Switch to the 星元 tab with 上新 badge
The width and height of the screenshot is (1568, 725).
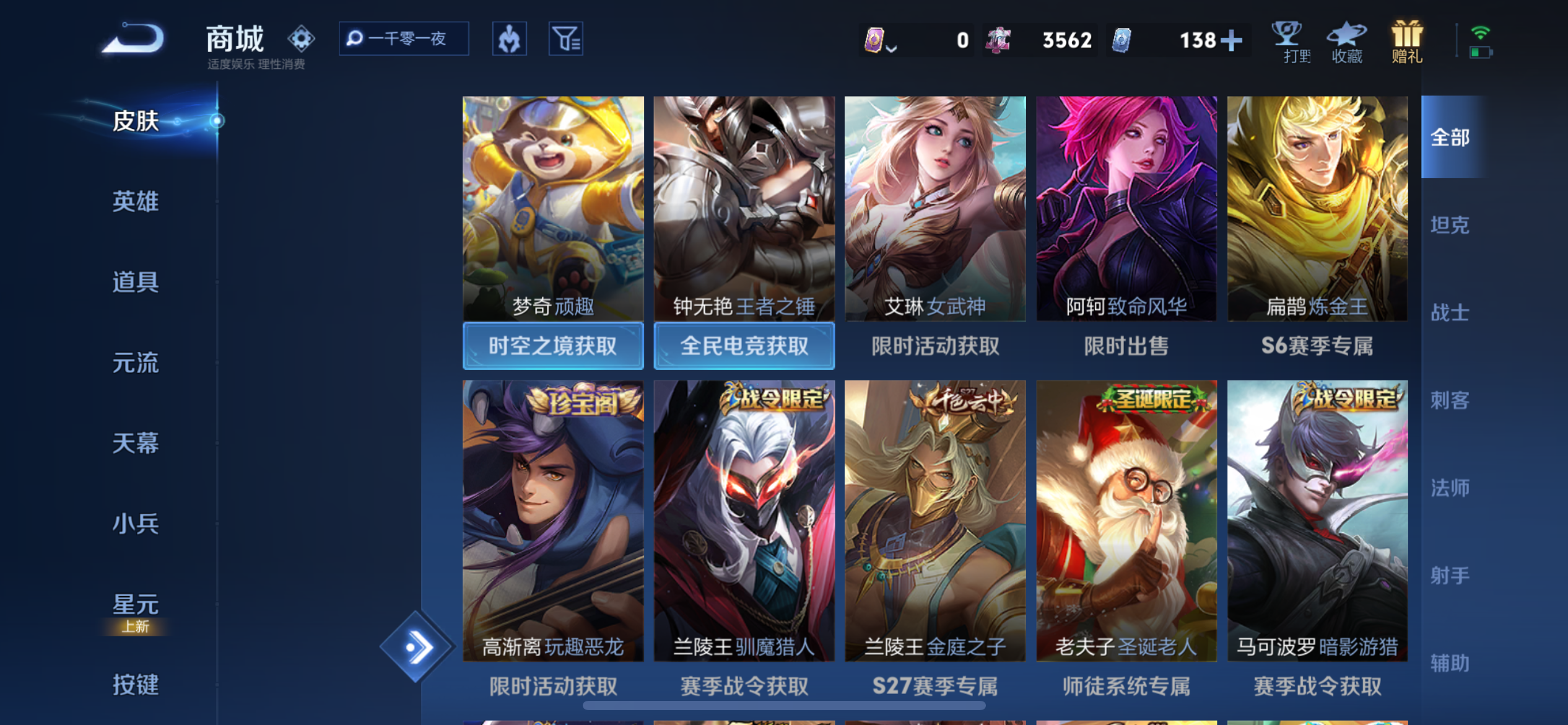coord(135,603)
